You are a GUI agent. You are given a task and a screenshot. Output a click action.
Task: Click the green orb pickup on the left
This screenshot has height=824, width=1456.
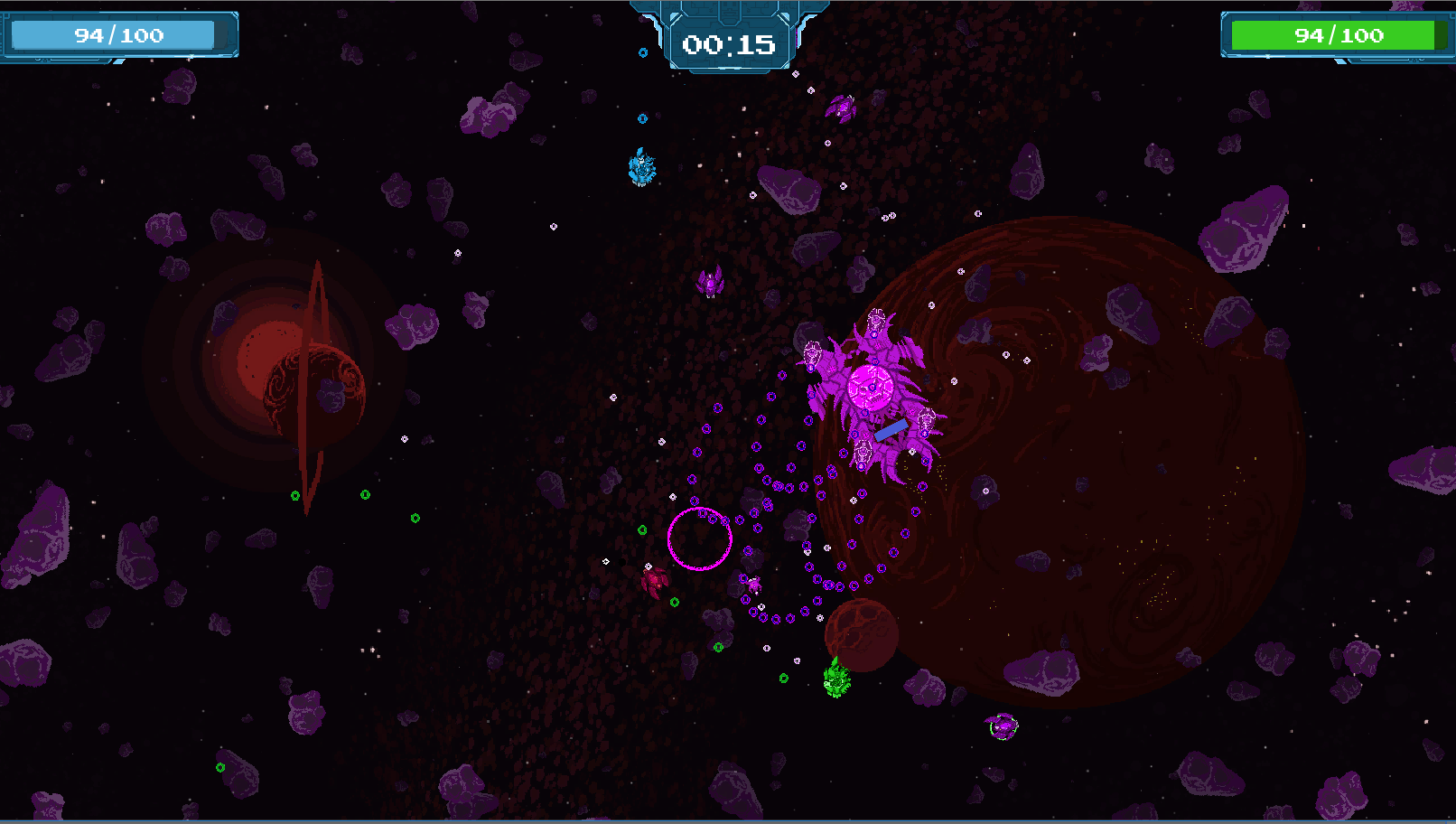tap(294, 495)
